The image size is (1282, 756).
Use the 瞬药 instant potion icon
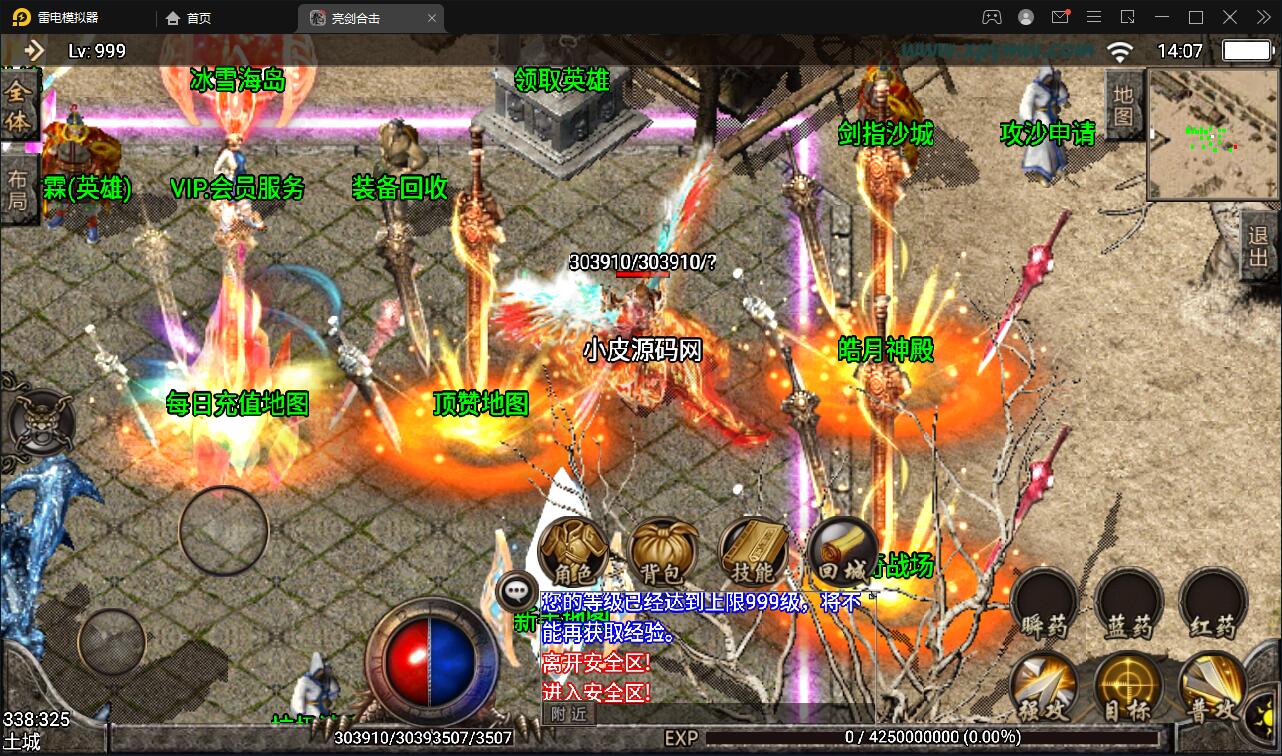[1044, 600]
